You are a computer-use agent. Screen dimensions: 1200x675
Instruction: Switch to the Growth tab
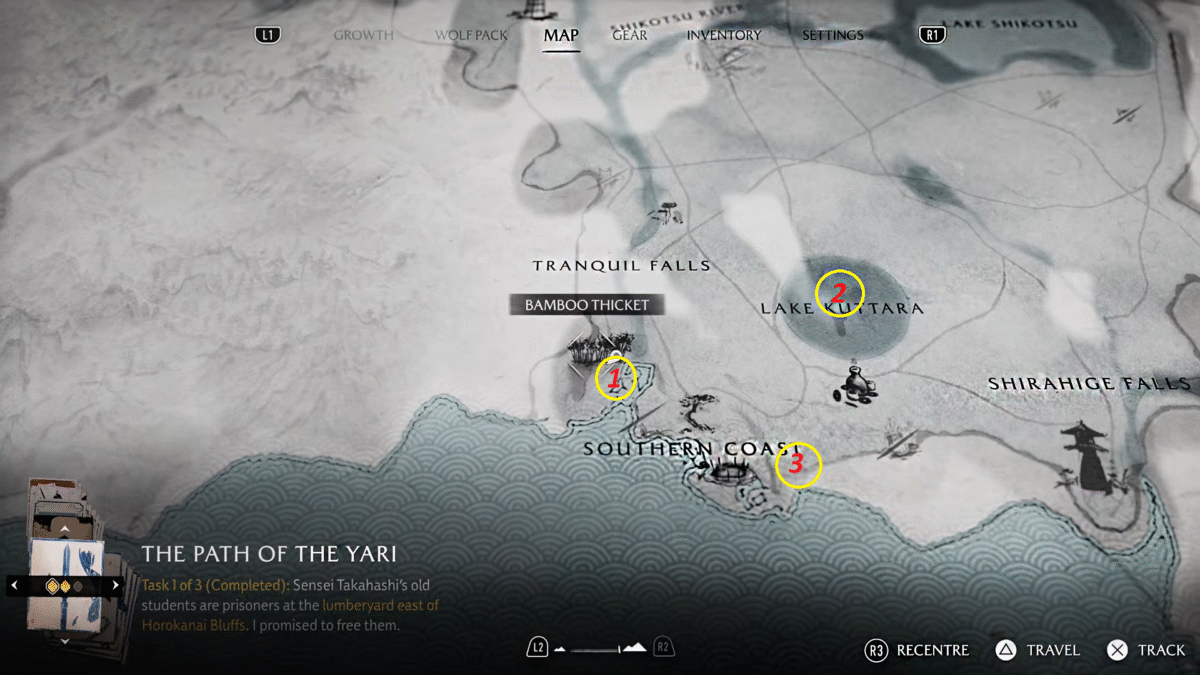[x=363, y=35]
